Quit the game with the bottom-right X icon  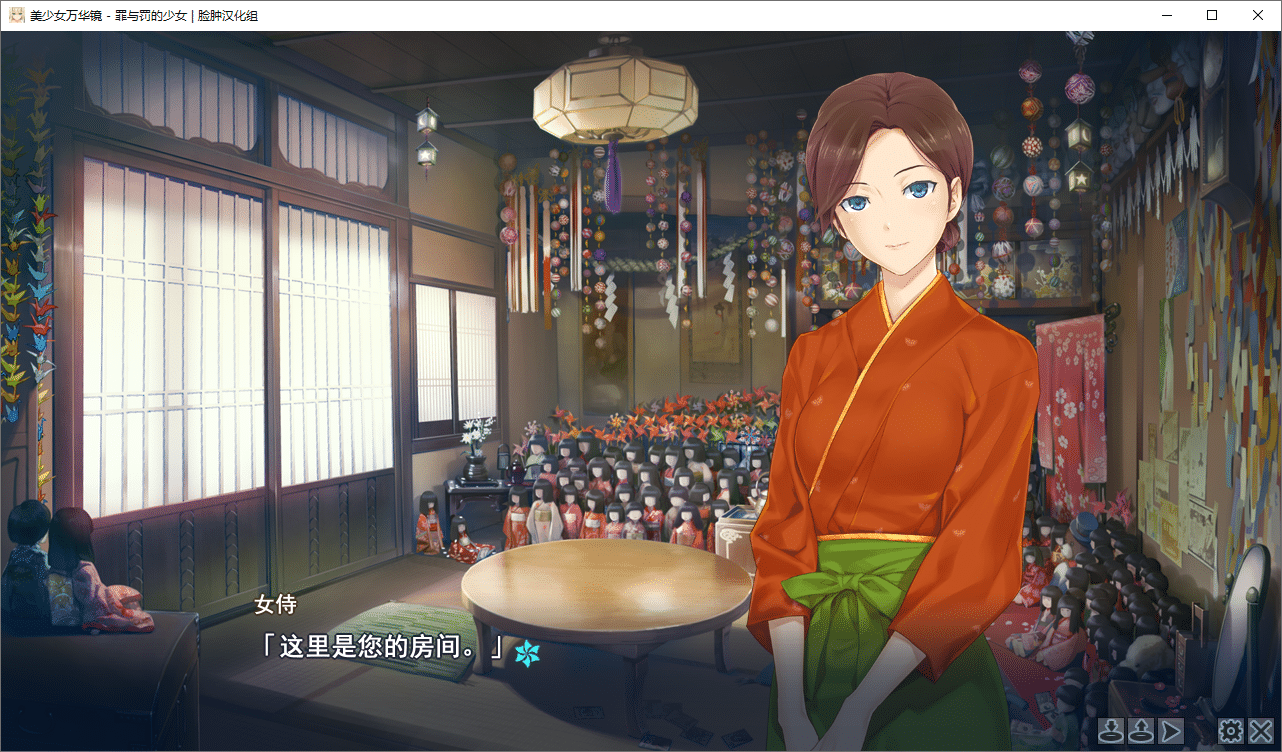(x=1259, y=730)
